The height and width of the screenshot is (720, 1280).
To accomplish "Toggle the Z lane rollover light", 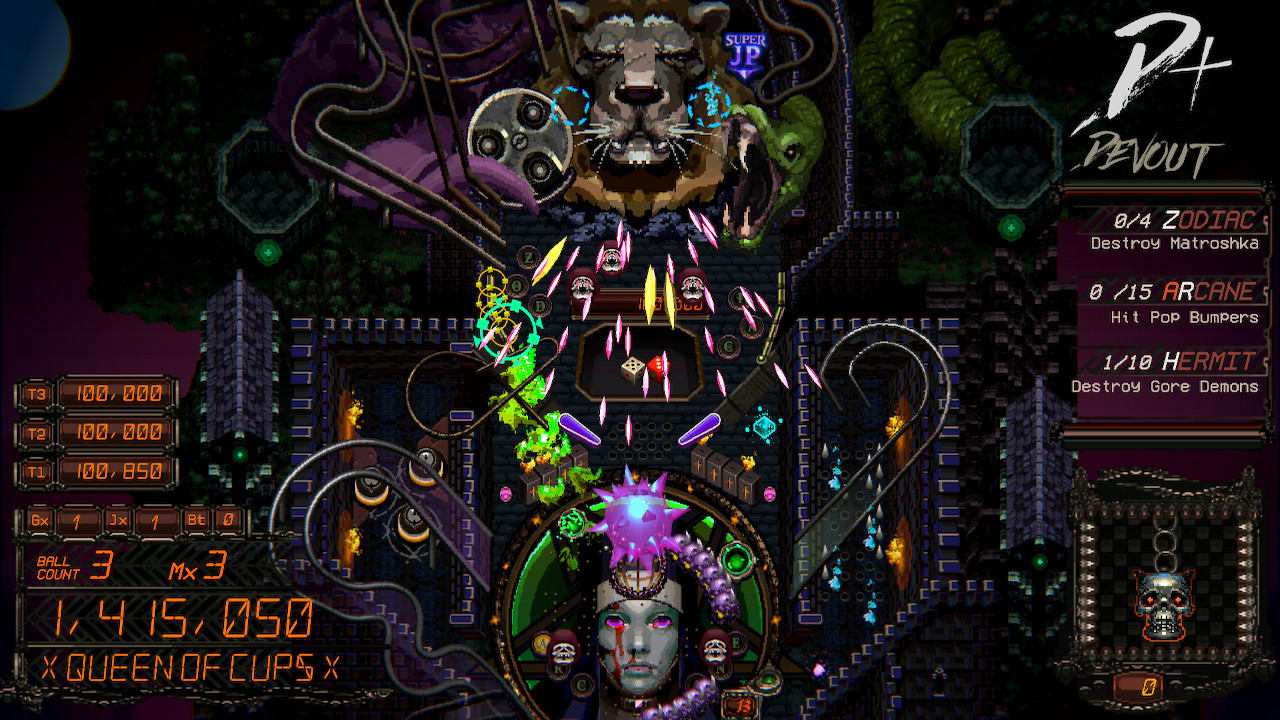I will point(528,257).
